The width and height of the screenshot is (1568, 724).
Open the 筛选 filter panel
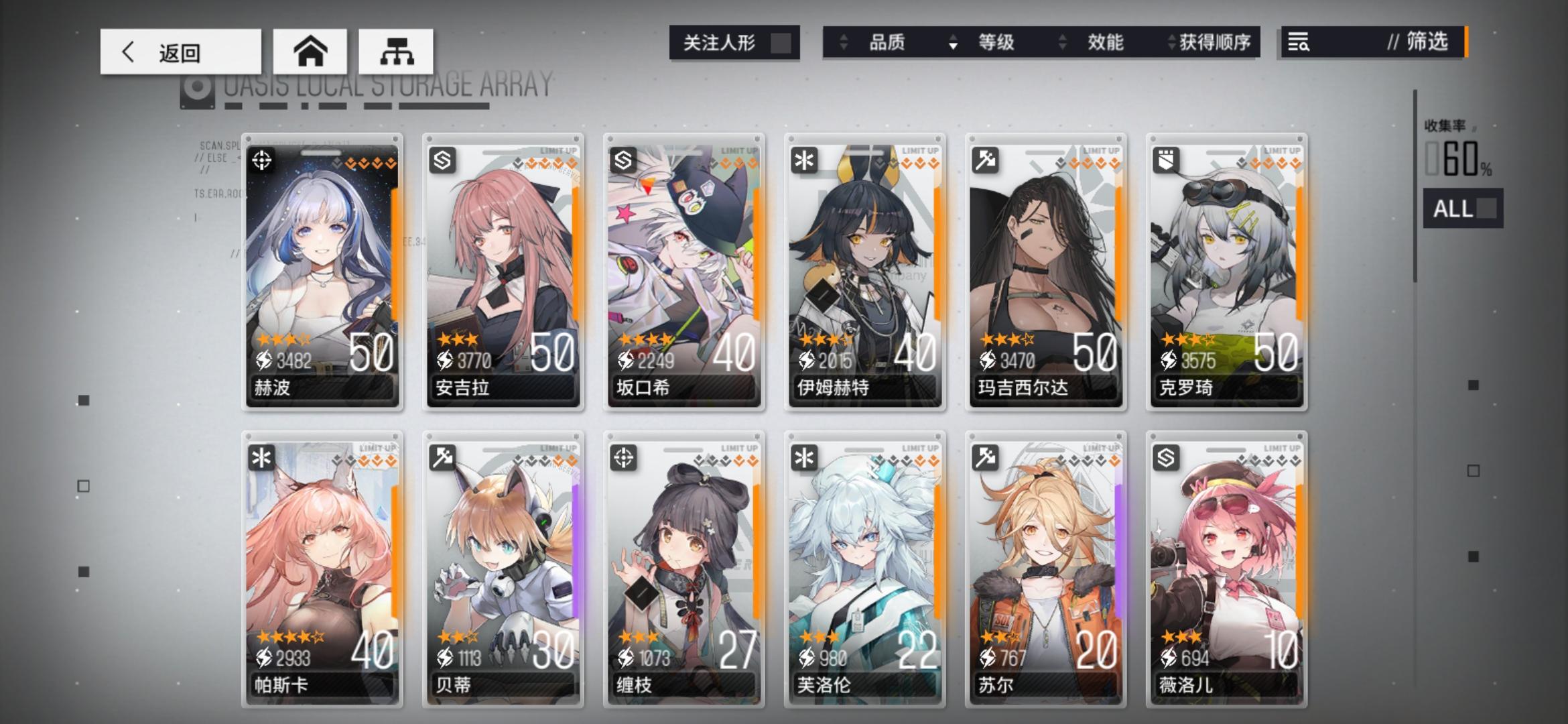click(1424, 42)
